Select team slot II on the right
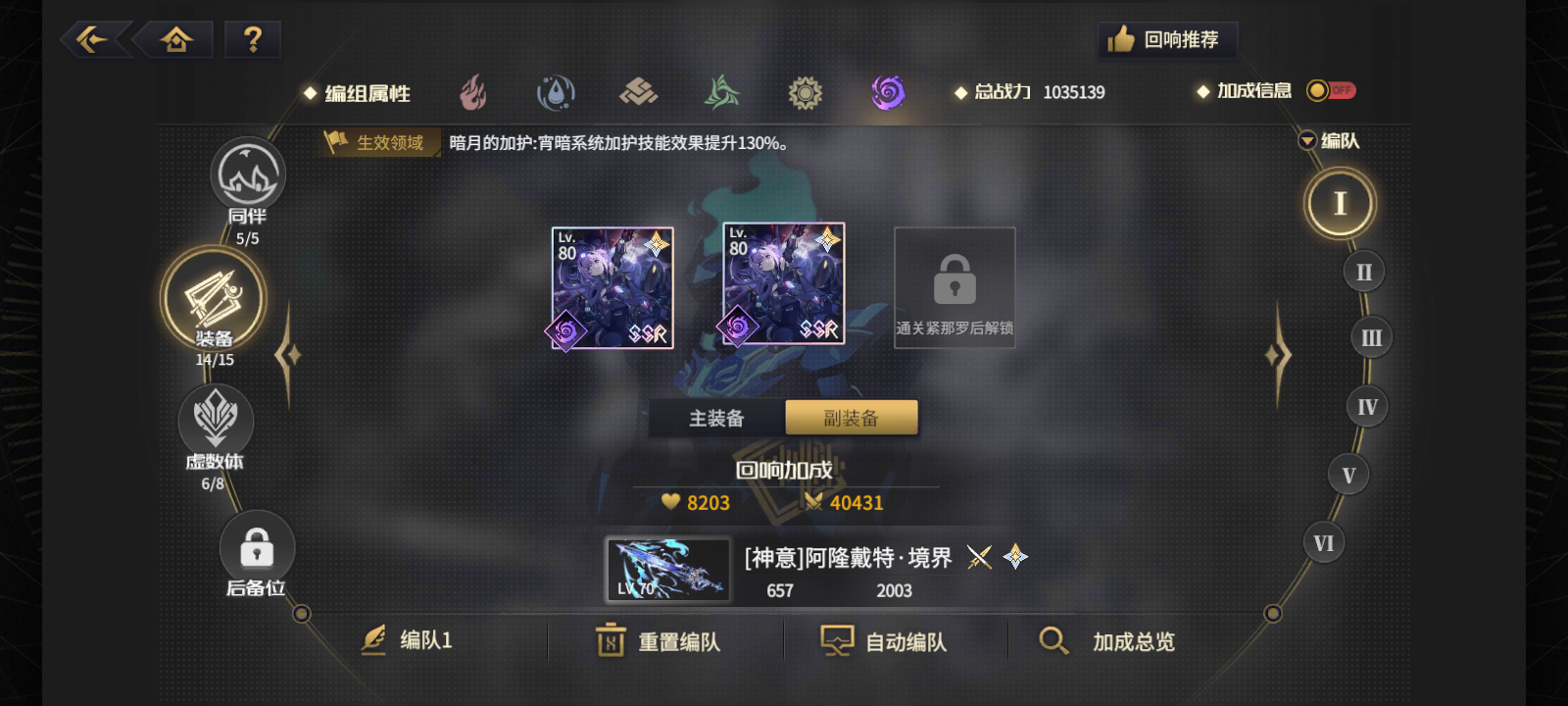The width and height of the screenshot is (1568, 706). point(1362,272)
